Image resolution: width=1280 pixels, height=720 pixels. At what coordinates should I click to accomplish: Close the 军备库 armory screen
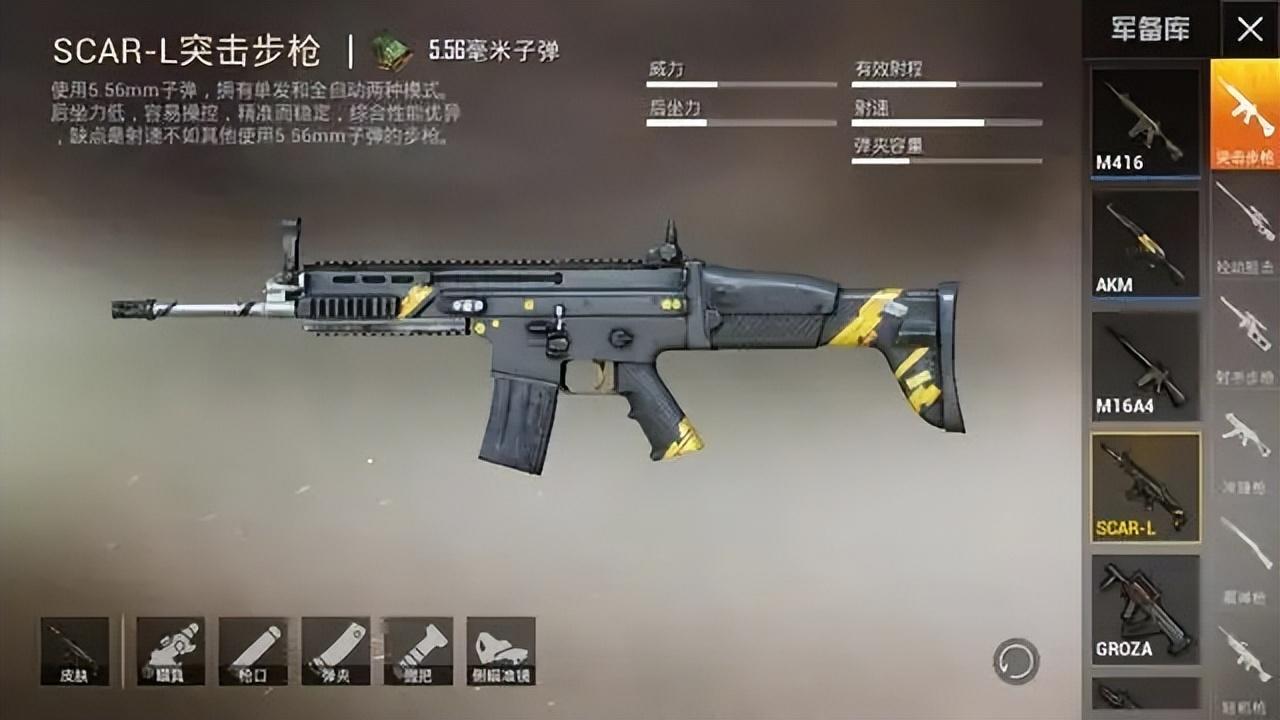1252,30
